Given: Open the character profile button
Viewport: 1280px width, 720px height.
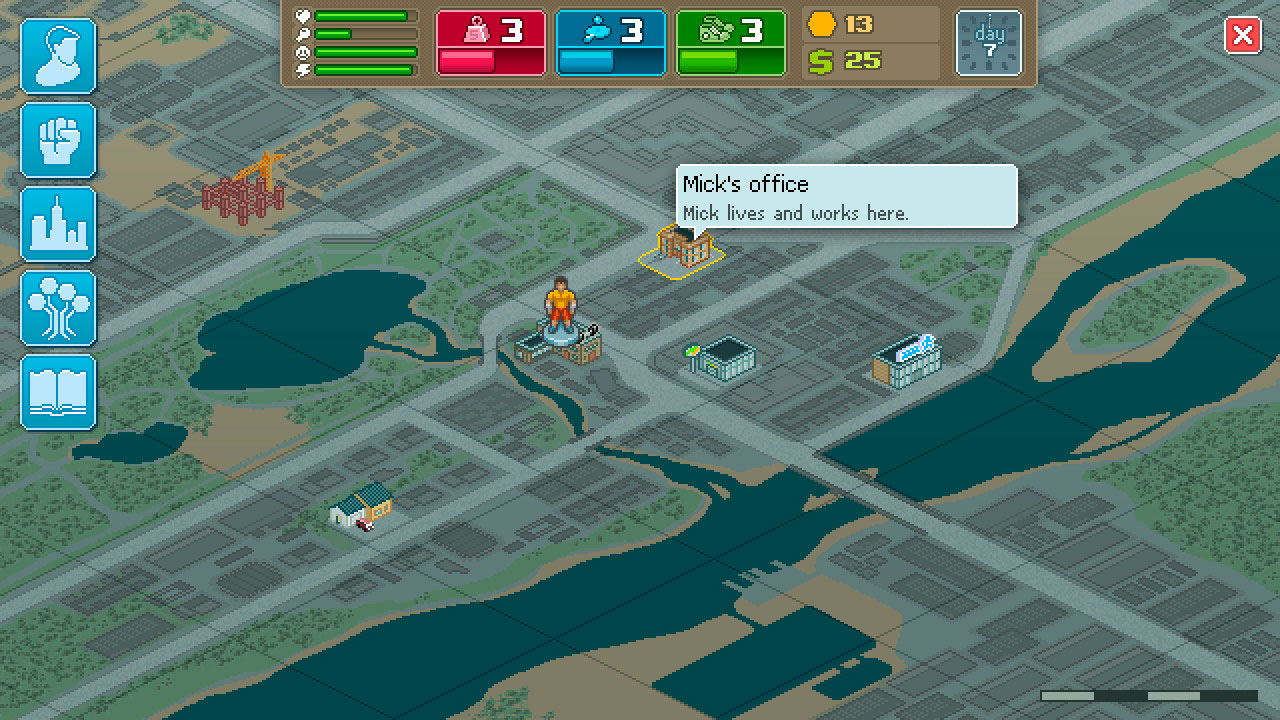Looking at the screenshot, I should [59, 56].
